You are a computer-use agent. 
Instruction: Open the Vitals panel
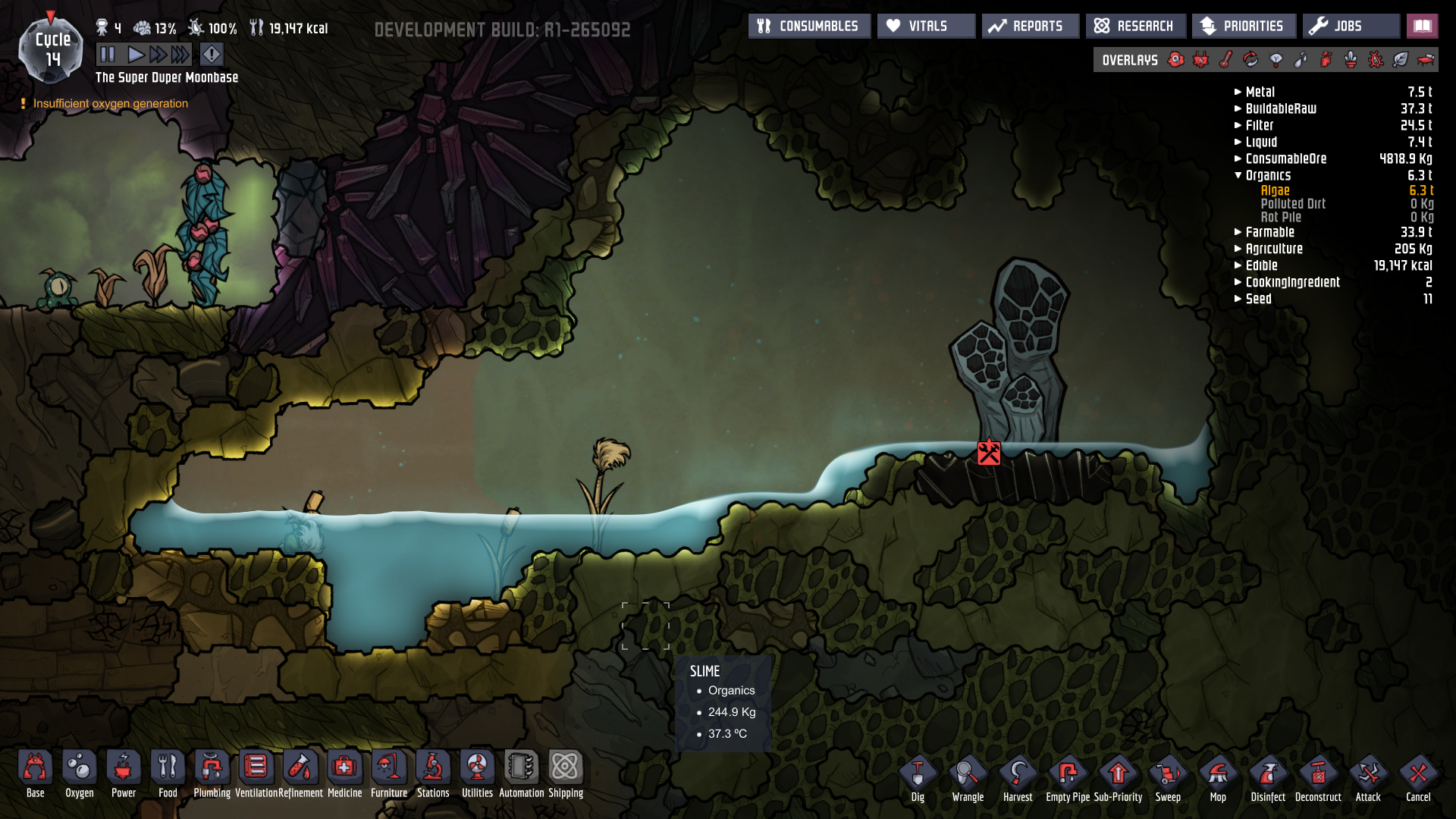926,26
